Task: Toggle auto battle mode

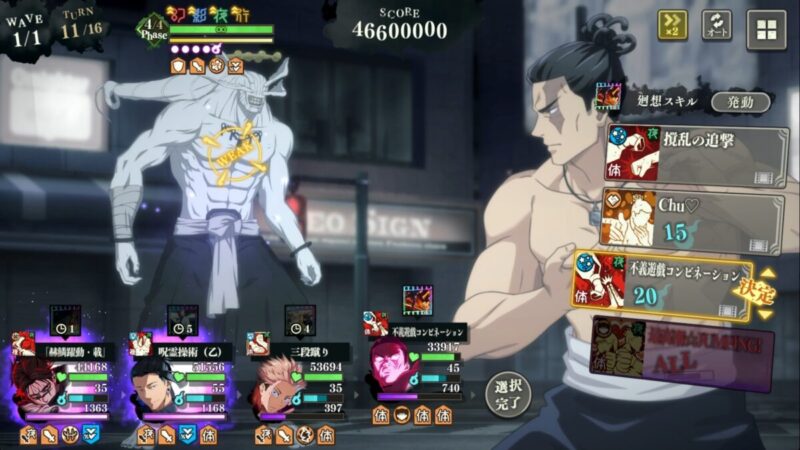Action: pos(716,25)
